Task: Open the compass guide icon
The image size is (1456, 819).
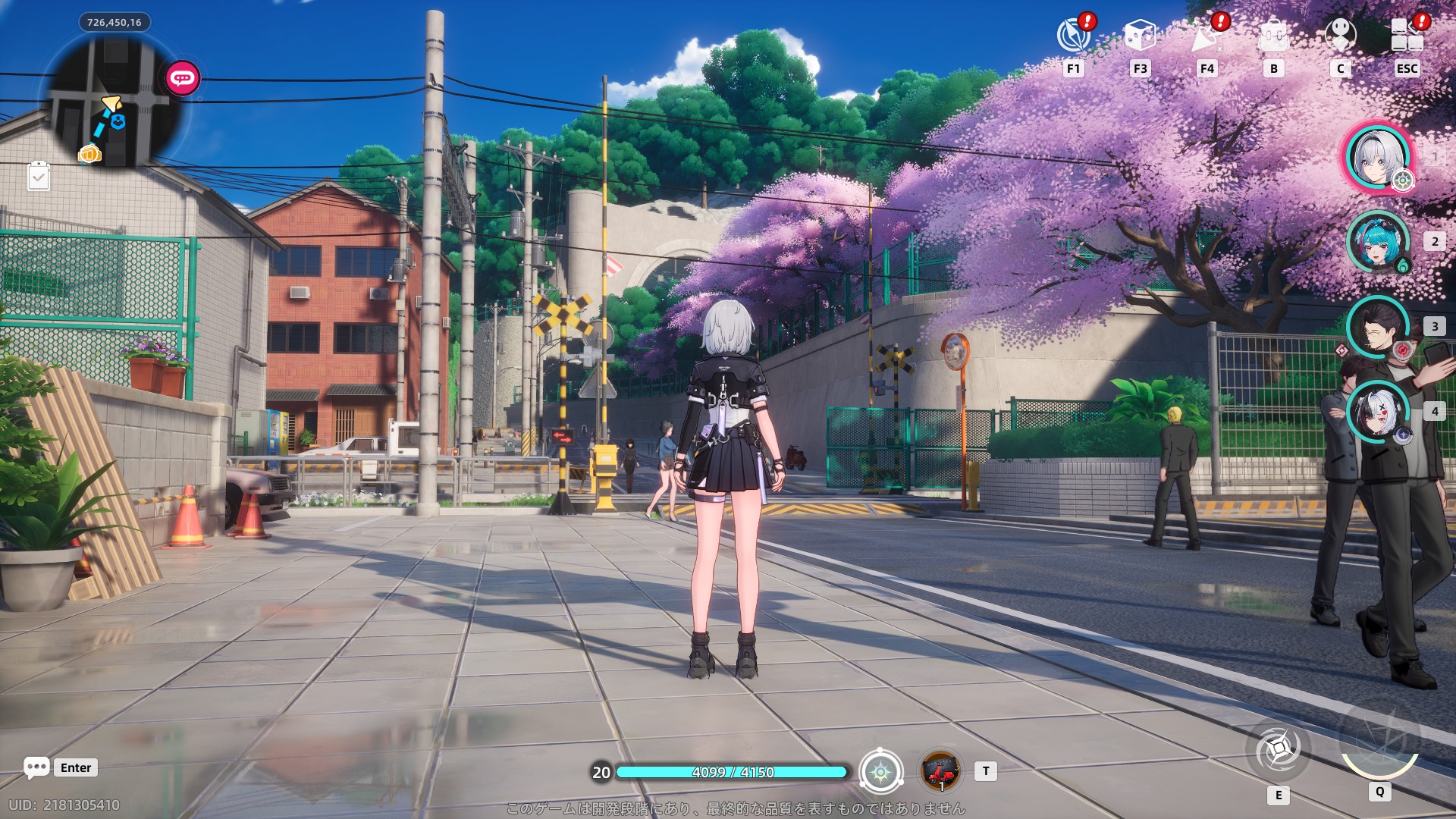Action: tap(1073, 36)
